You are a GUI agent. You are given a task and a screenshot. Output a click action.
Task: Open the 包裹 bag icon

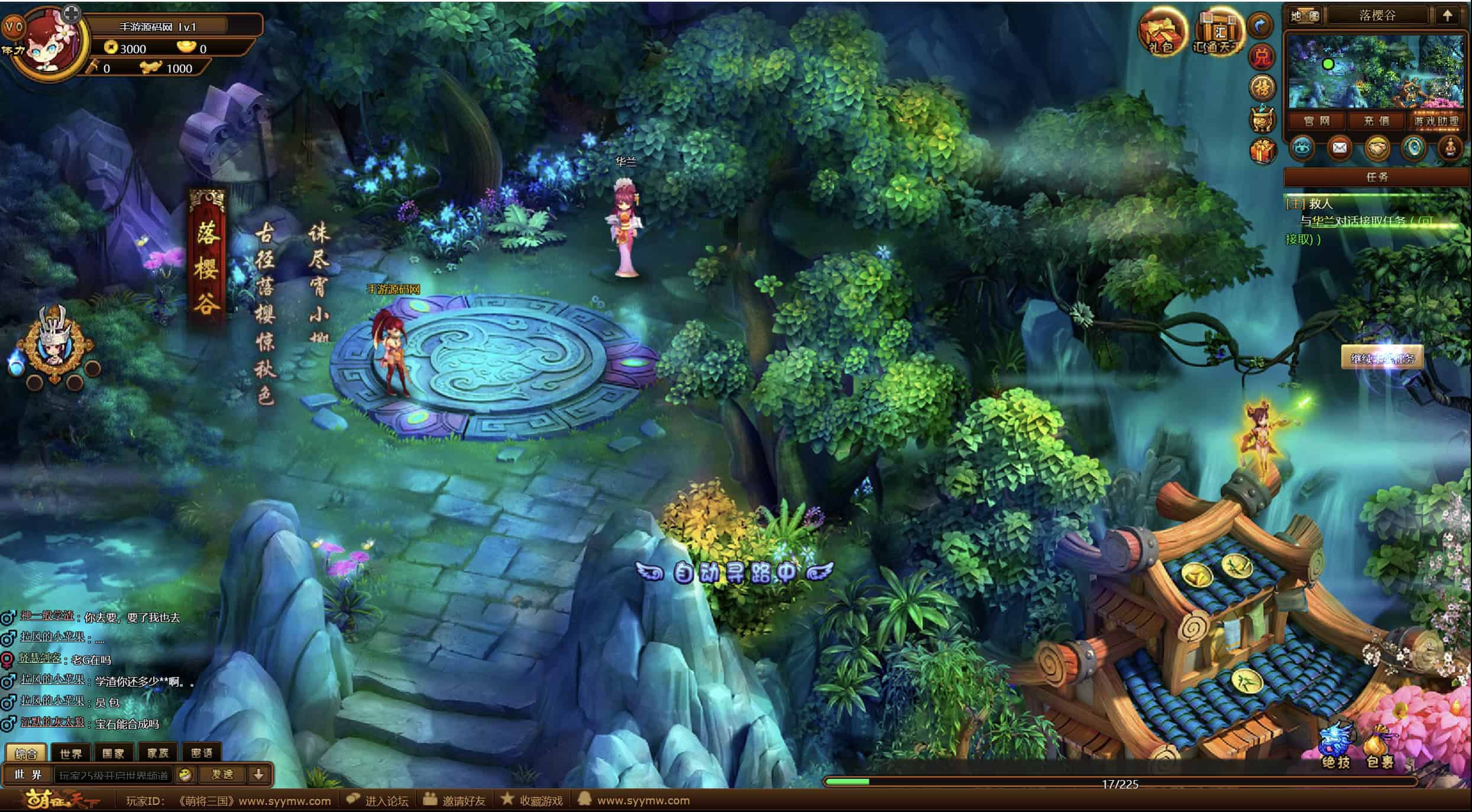(1380, 746)
